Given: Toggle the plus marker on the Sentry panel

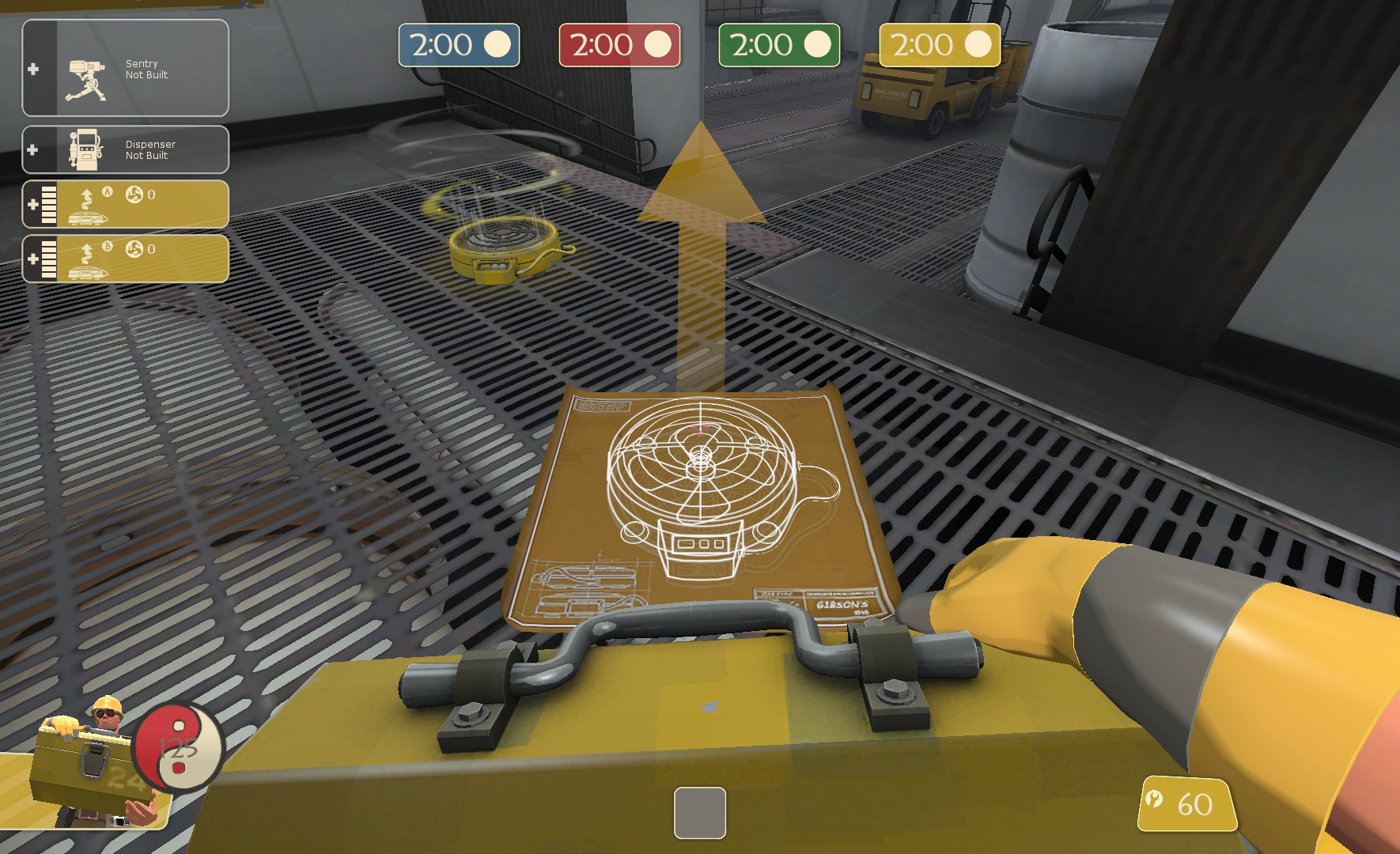Looking at the screenshot, I should coord(32,70).
